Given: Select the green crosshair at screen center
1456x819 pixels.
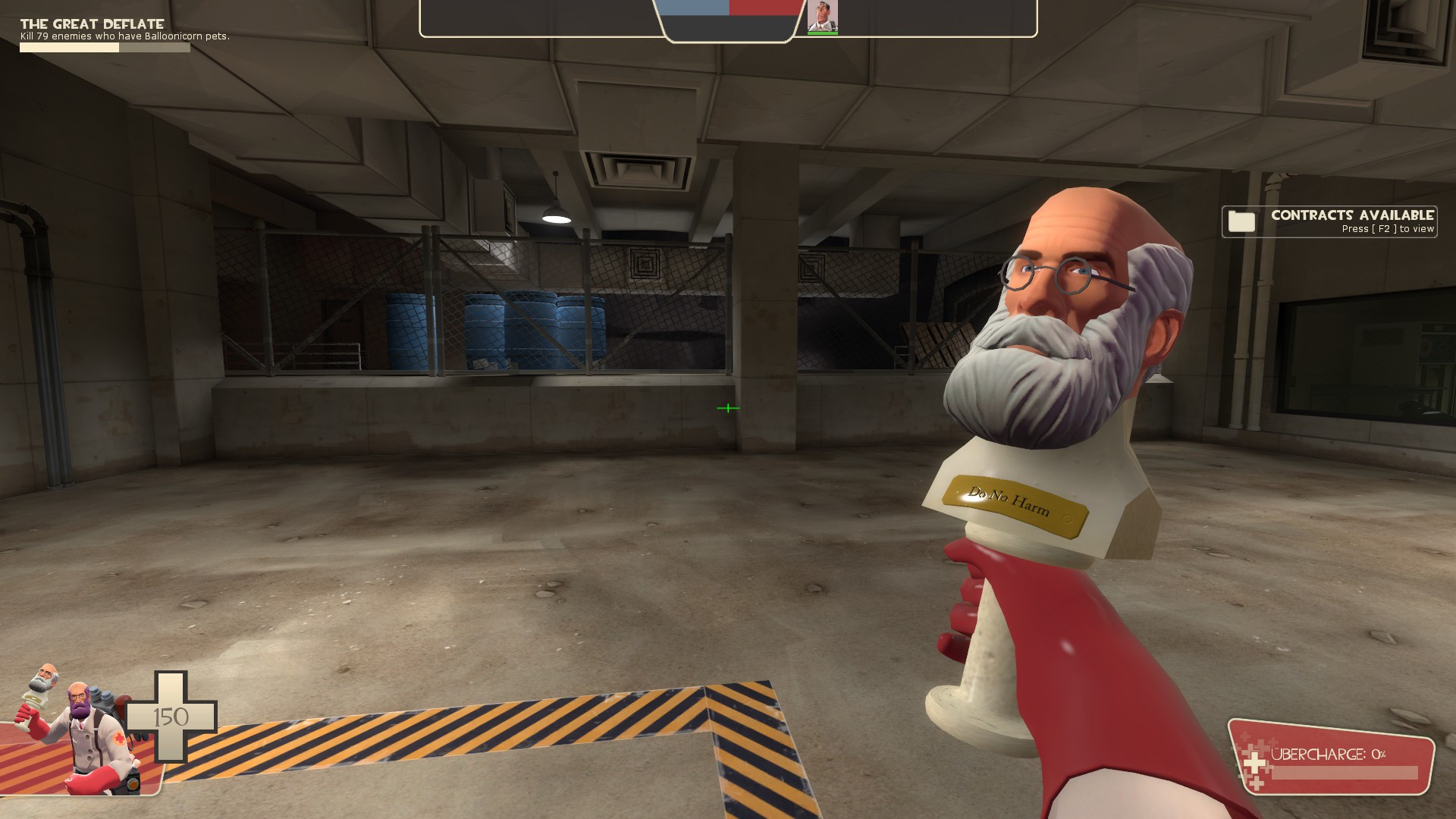Looking at the screenshot, I should tap(727, 407).
